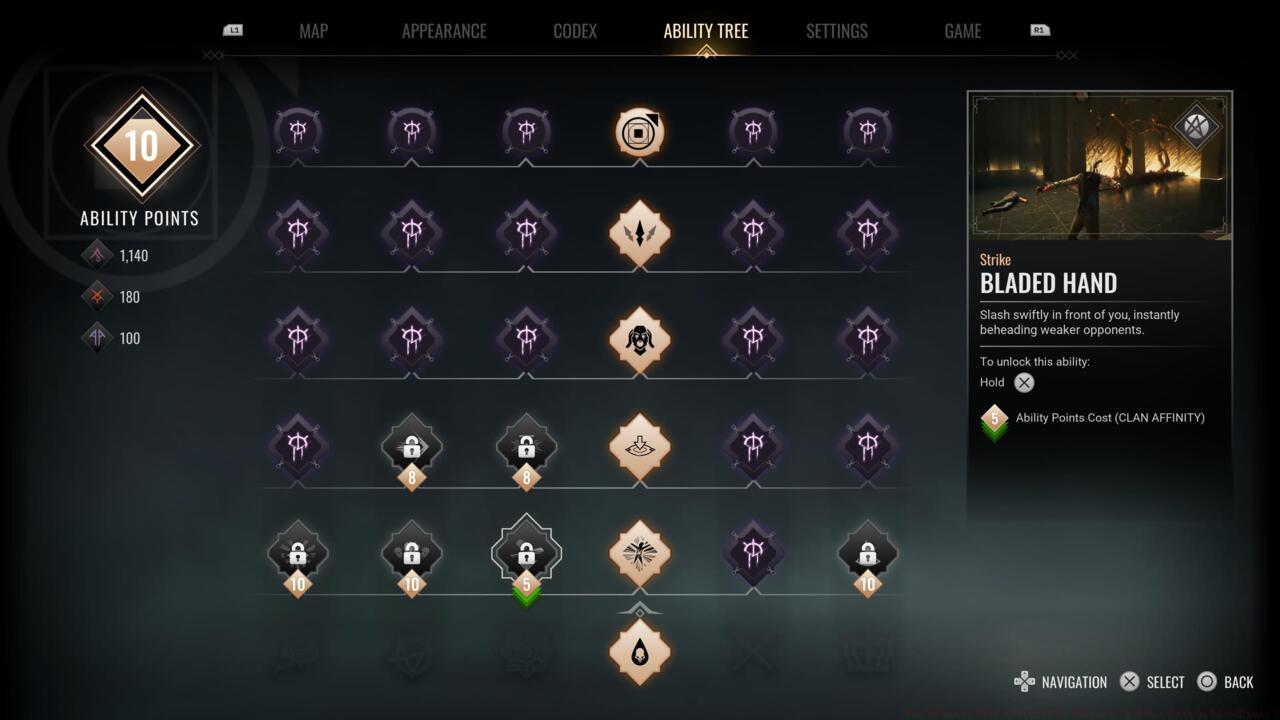Image resolution: width=1280 pixels, height=720 pixels.
Task: Click the Ability Points diamond showing 10
Action: tap(142, 145)
